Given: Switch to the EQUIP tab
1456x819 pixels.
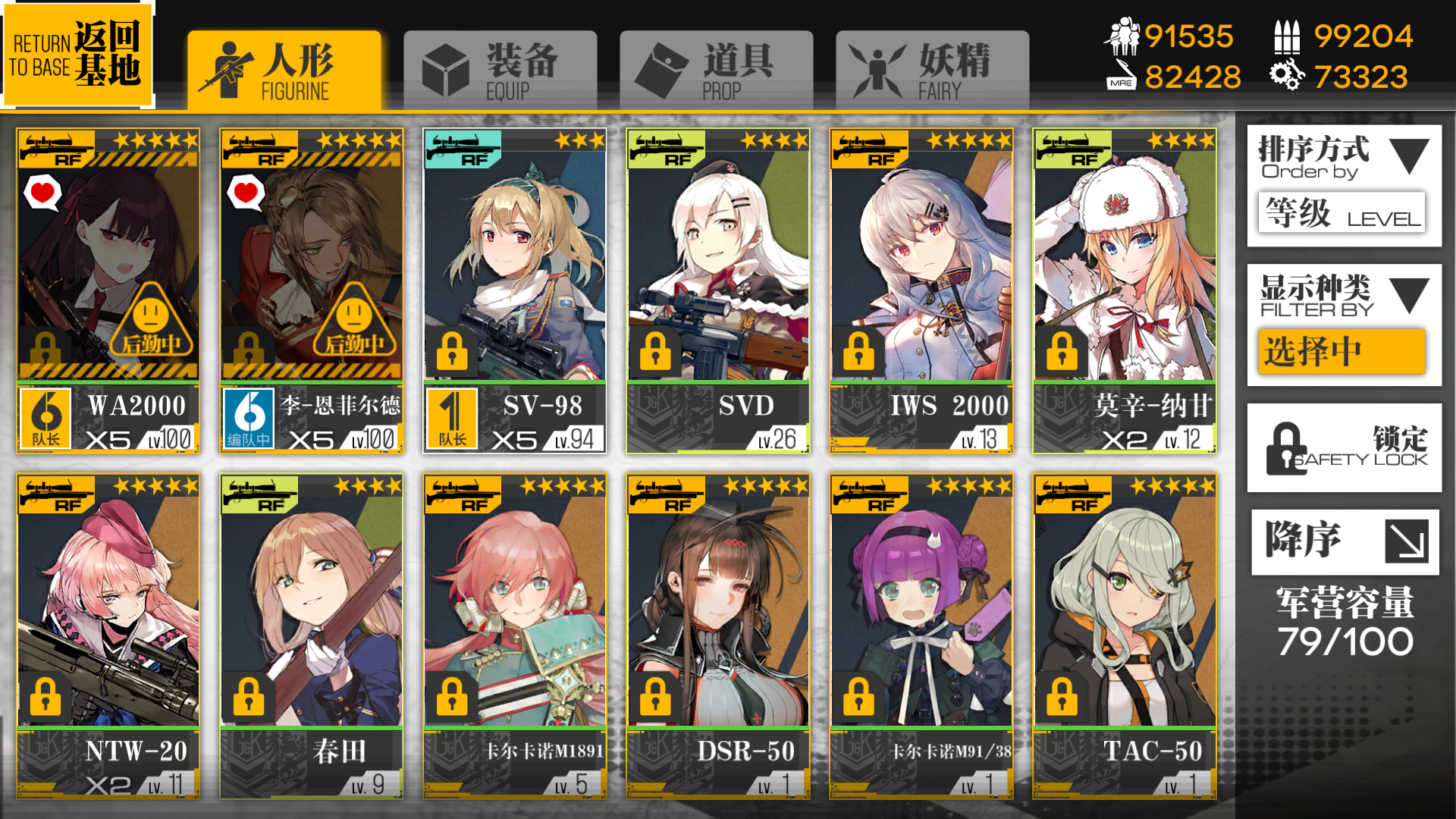Looking at the screenshot, I should coord(500,67).
